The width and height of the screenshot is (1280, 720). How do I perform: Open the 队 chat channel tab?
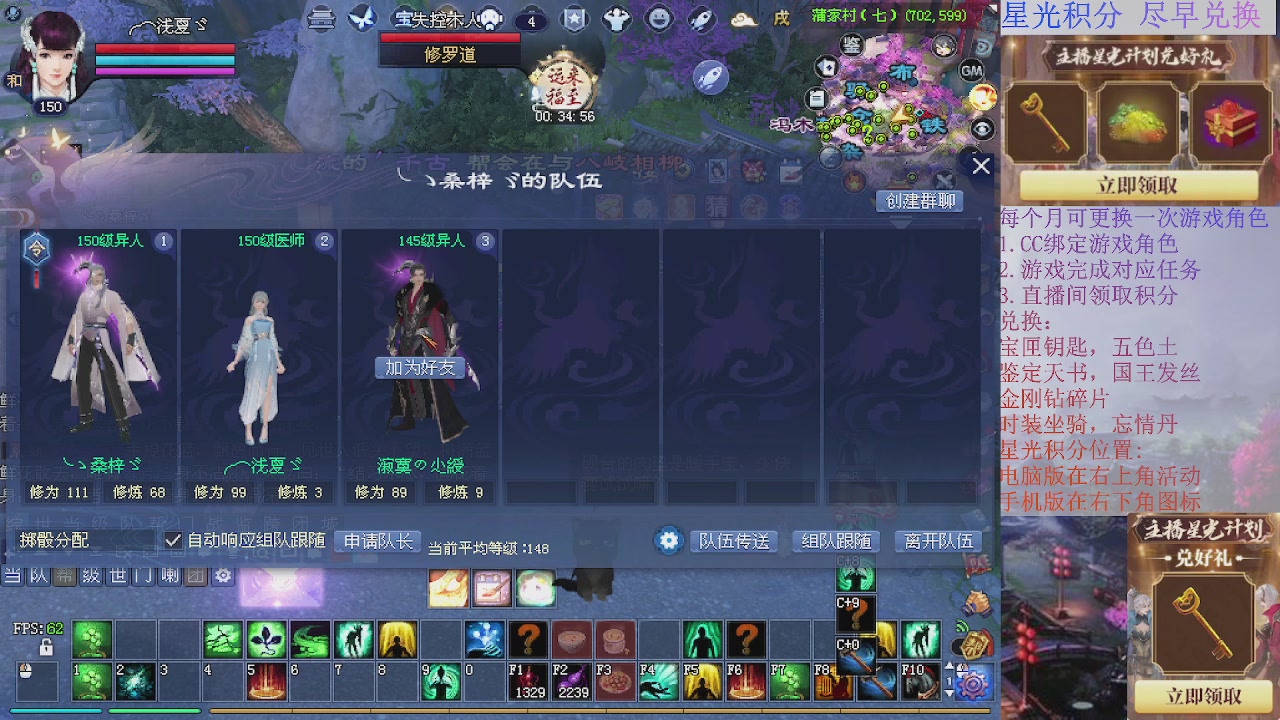[x=37, y=576]
